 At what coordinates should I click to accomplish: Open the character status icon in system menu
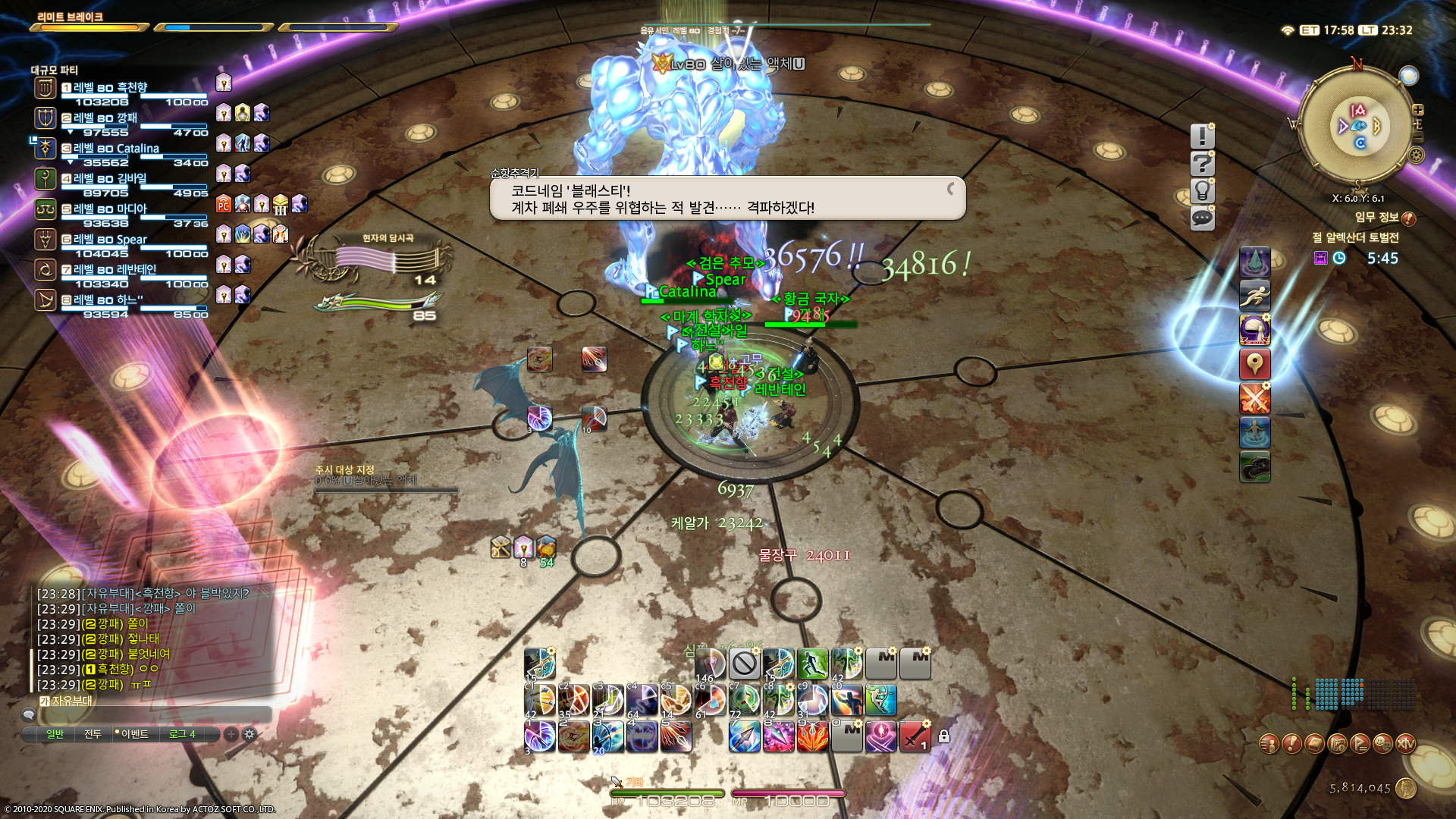click(x=1269, y=745)
